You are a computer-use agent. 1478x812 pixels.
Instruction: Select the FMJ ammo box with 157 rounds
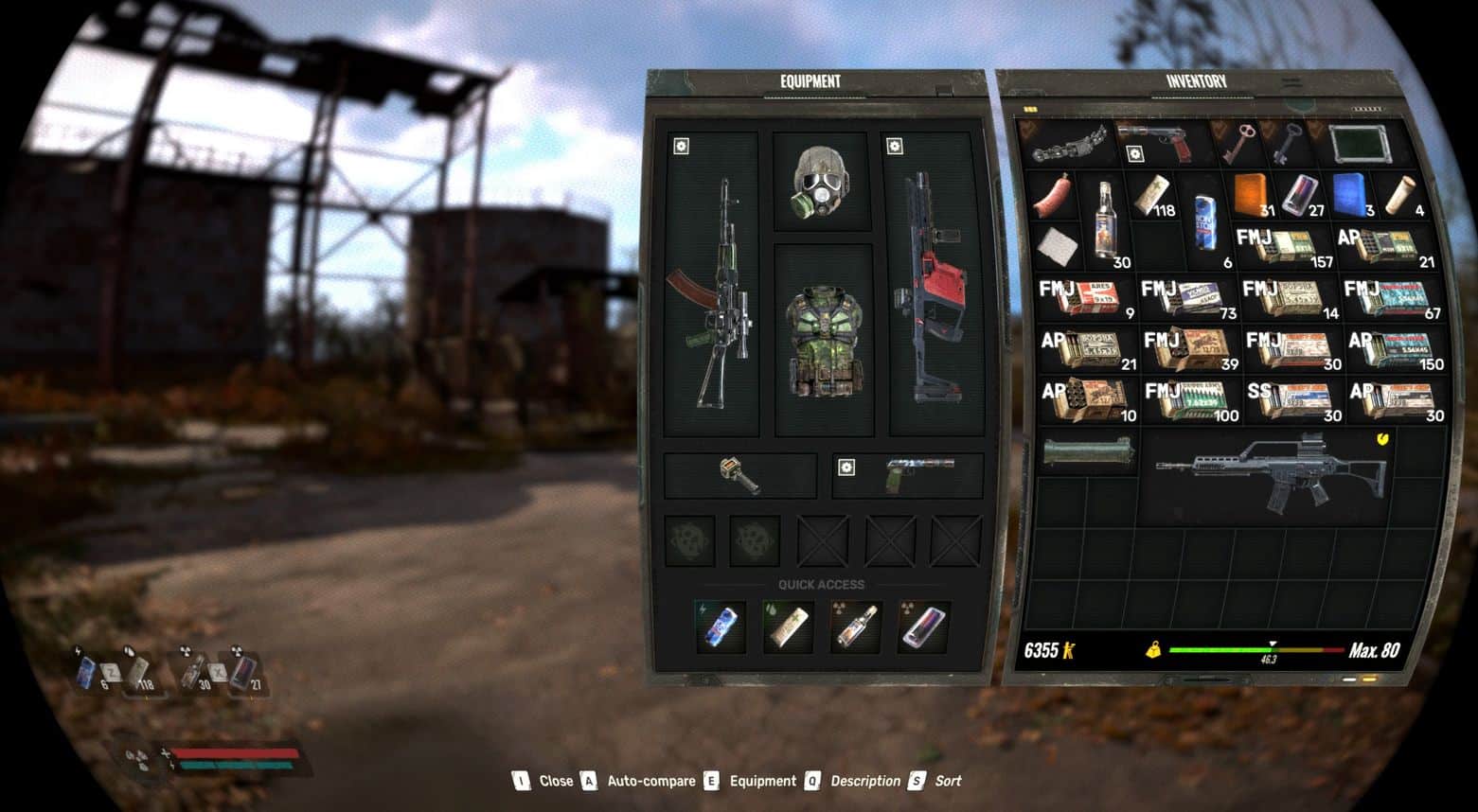click(1283, 246)
